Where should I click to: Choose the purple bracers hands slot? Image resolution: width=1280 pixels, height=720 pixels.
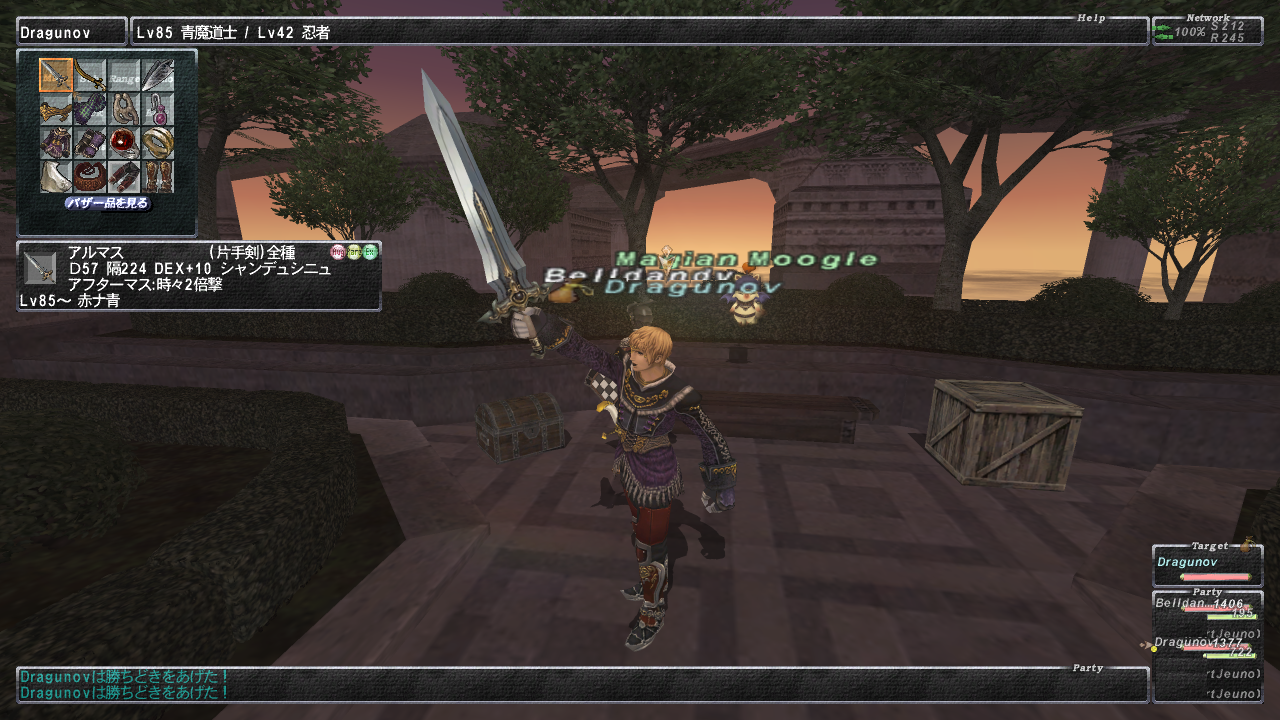[90, 143]
